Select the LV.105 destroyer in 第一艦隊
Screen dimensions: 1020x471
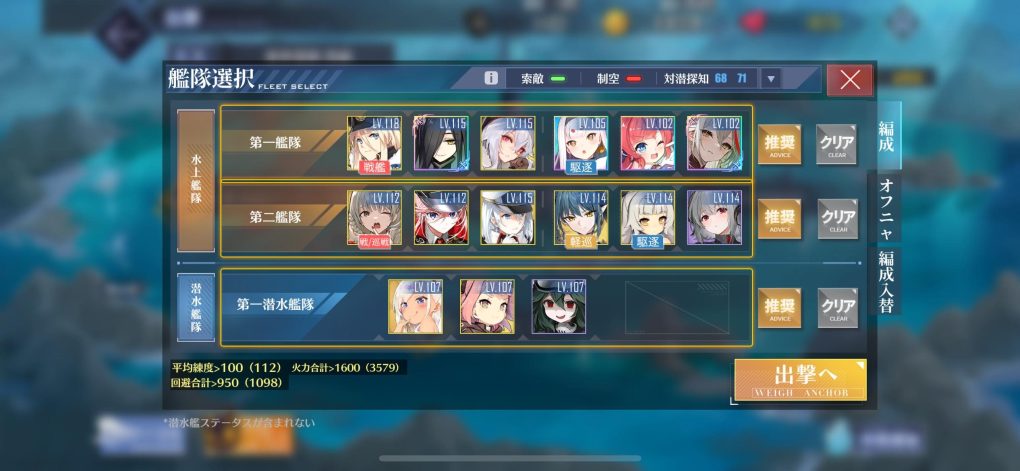point(581,143)
